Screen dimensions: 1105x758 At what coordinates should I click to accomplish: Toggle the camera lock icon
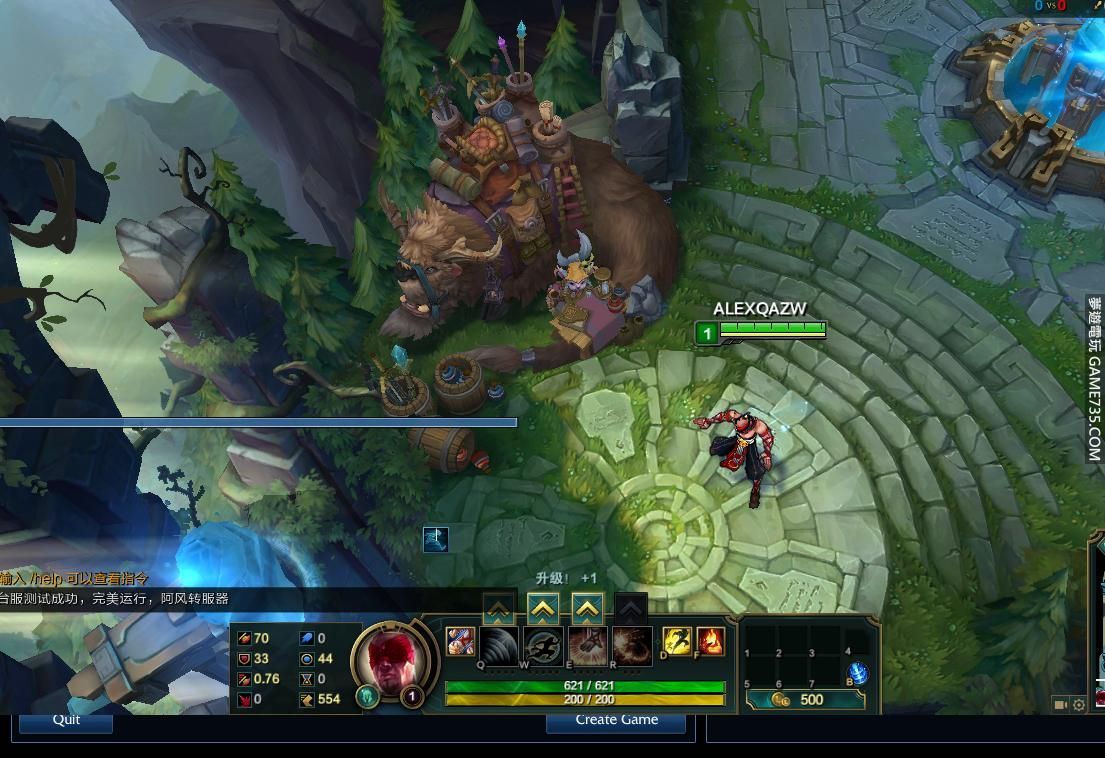click(x=1060, y=705)
